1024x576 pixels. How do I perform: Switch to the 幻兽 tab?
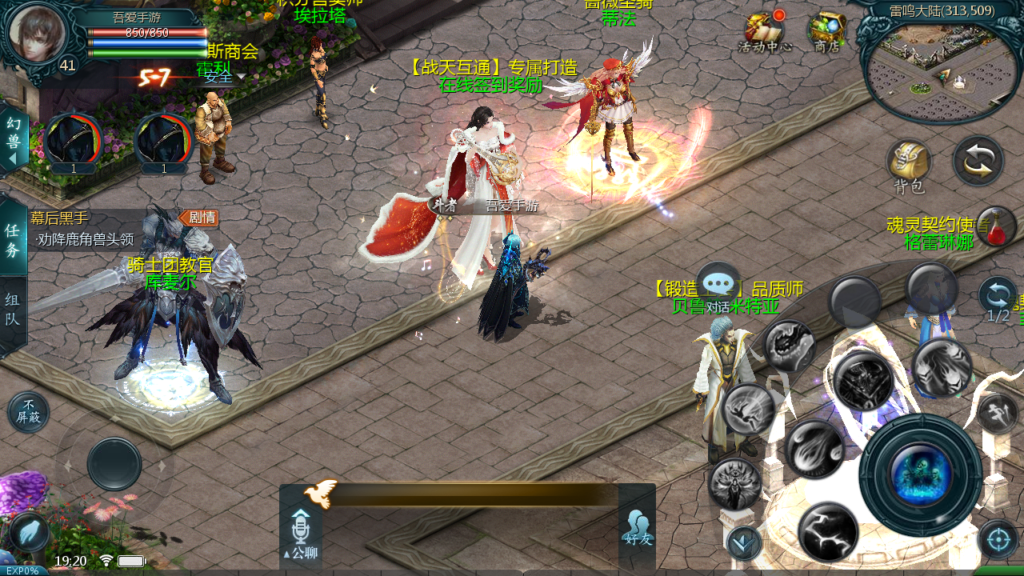tap(13, 139)
